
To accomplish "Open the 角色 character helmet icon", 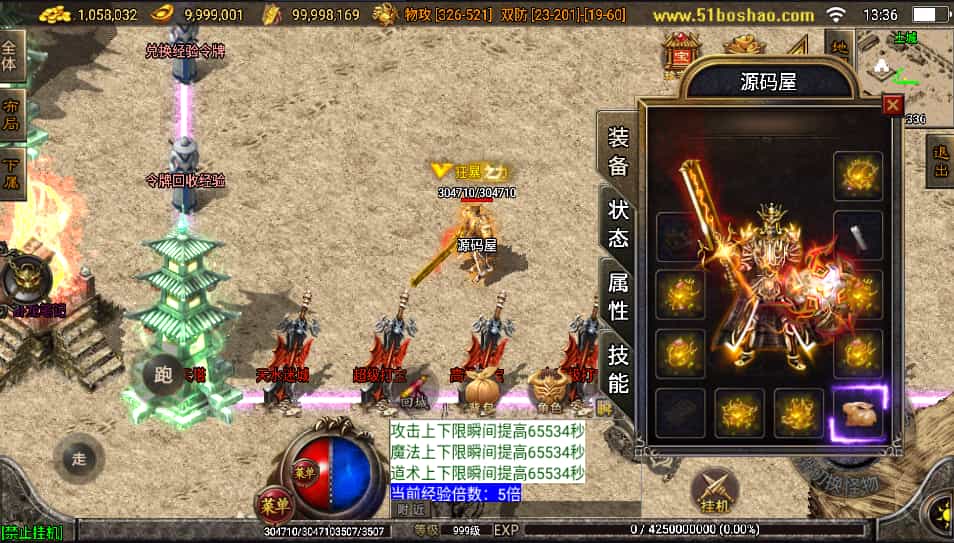I will pos(547,388).
